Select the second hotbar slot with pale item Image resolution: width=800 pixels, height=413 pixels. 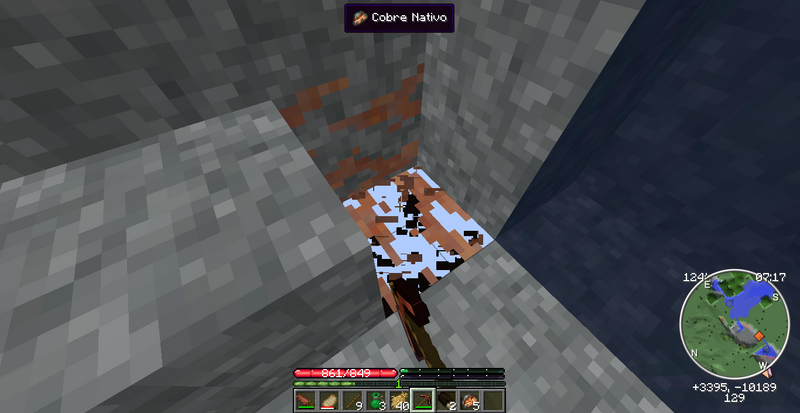[x=326, y=401]
